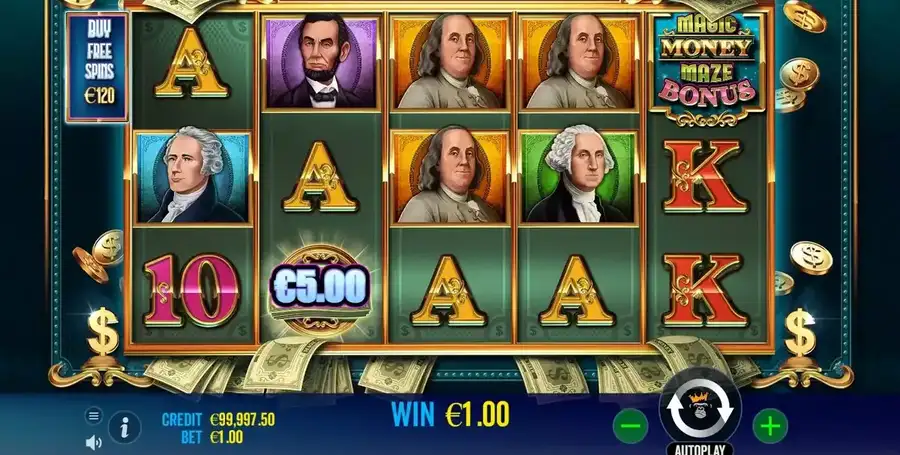Viewport: 900px width, 455px height.
Task: Open the Autoplay options
Action: click(x=700, y=447)
